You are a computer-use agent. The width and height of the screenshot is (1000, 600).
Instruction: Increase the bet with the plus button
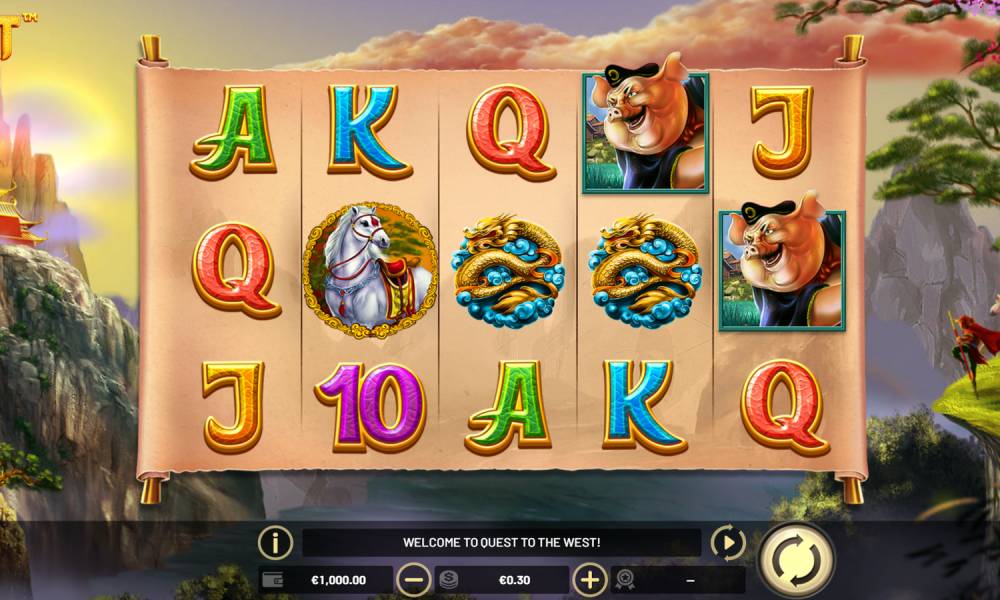(x=590, y=579)
